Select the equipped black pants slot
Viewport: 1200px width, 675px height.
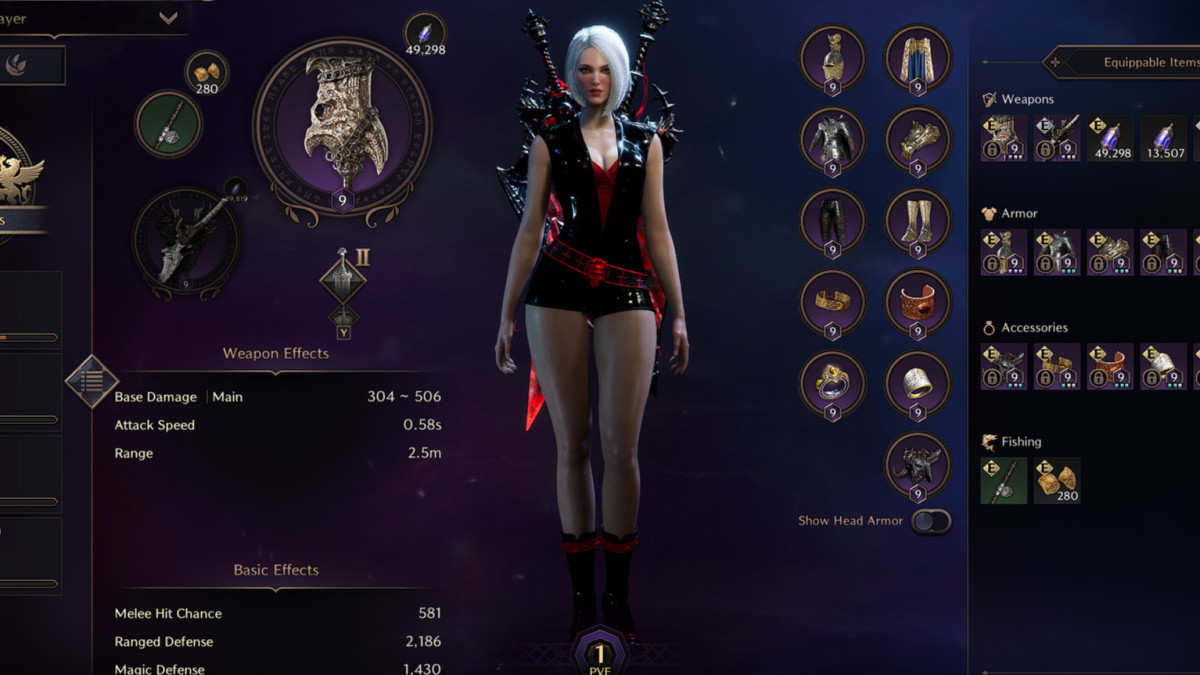click(x=832, y=221)
